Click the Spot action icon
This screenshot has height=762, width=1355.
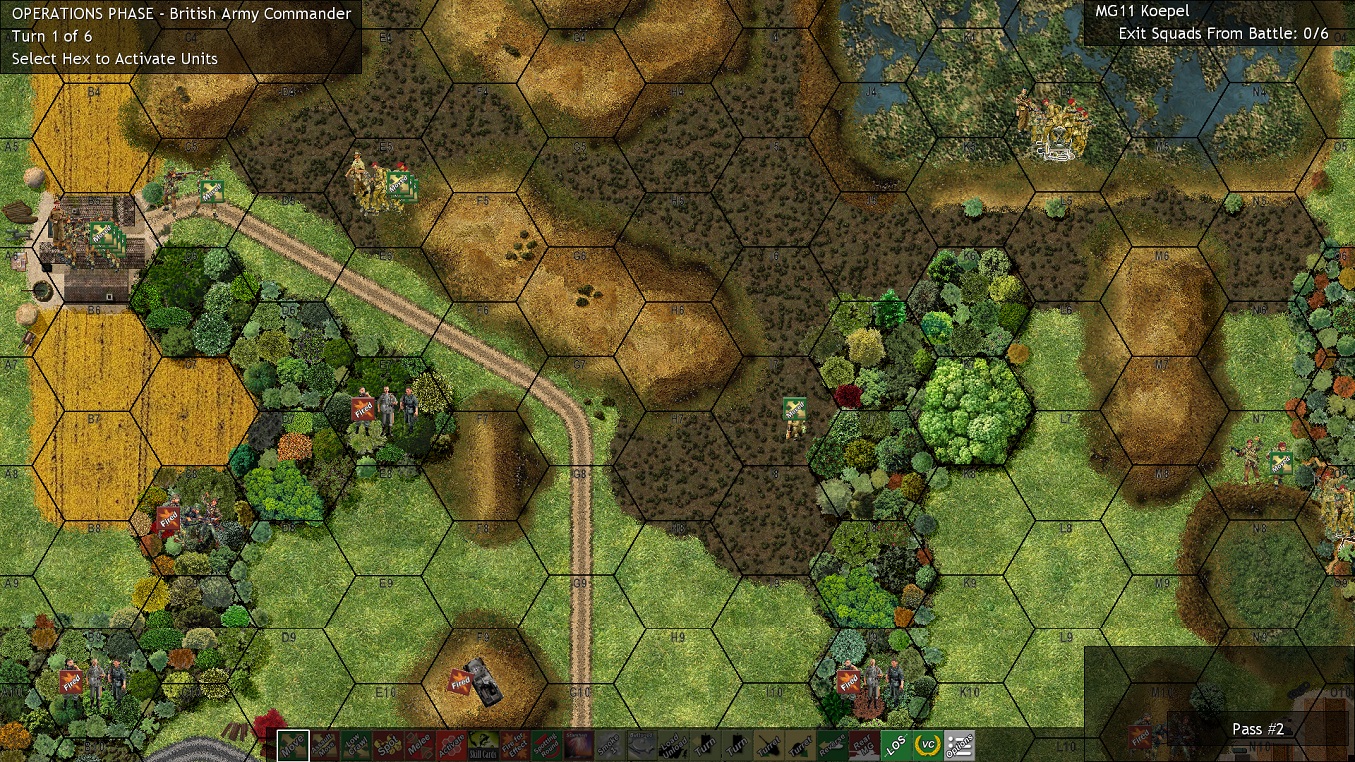coord(390,744)
